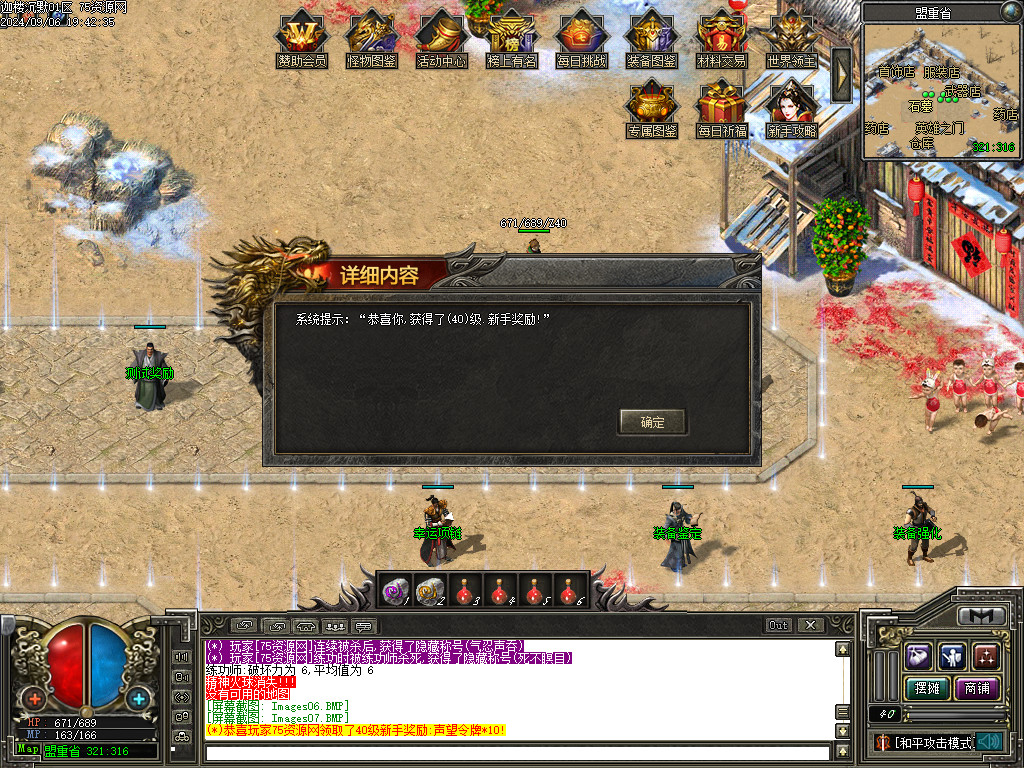Open the 专属图鉴 exclusive codex

click(x=652, y=108)
